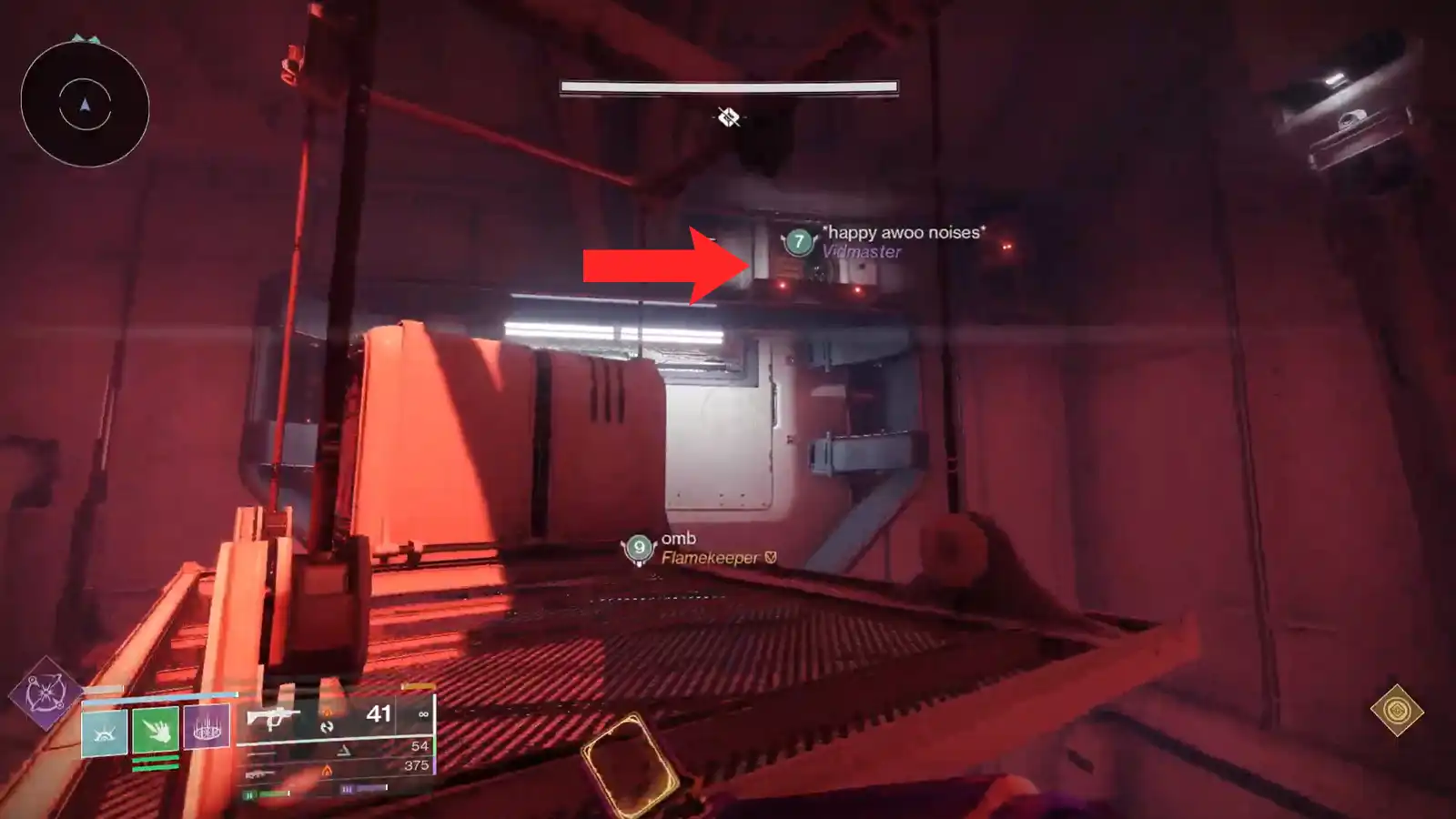Click the blue class ability icon
Screen dimensions: 1456x819
[x=106, y=733]
